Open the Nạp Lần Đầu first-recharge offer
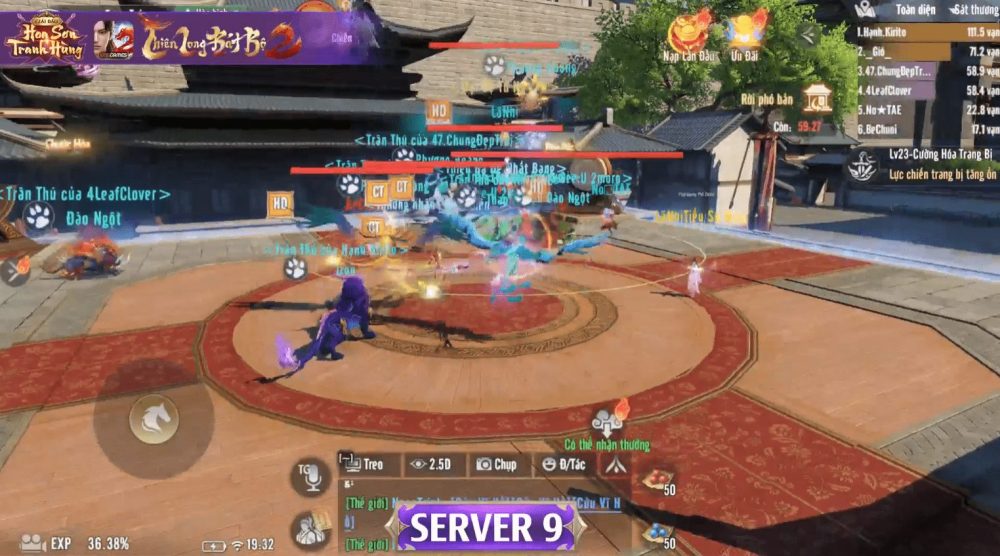 point(689,37)
